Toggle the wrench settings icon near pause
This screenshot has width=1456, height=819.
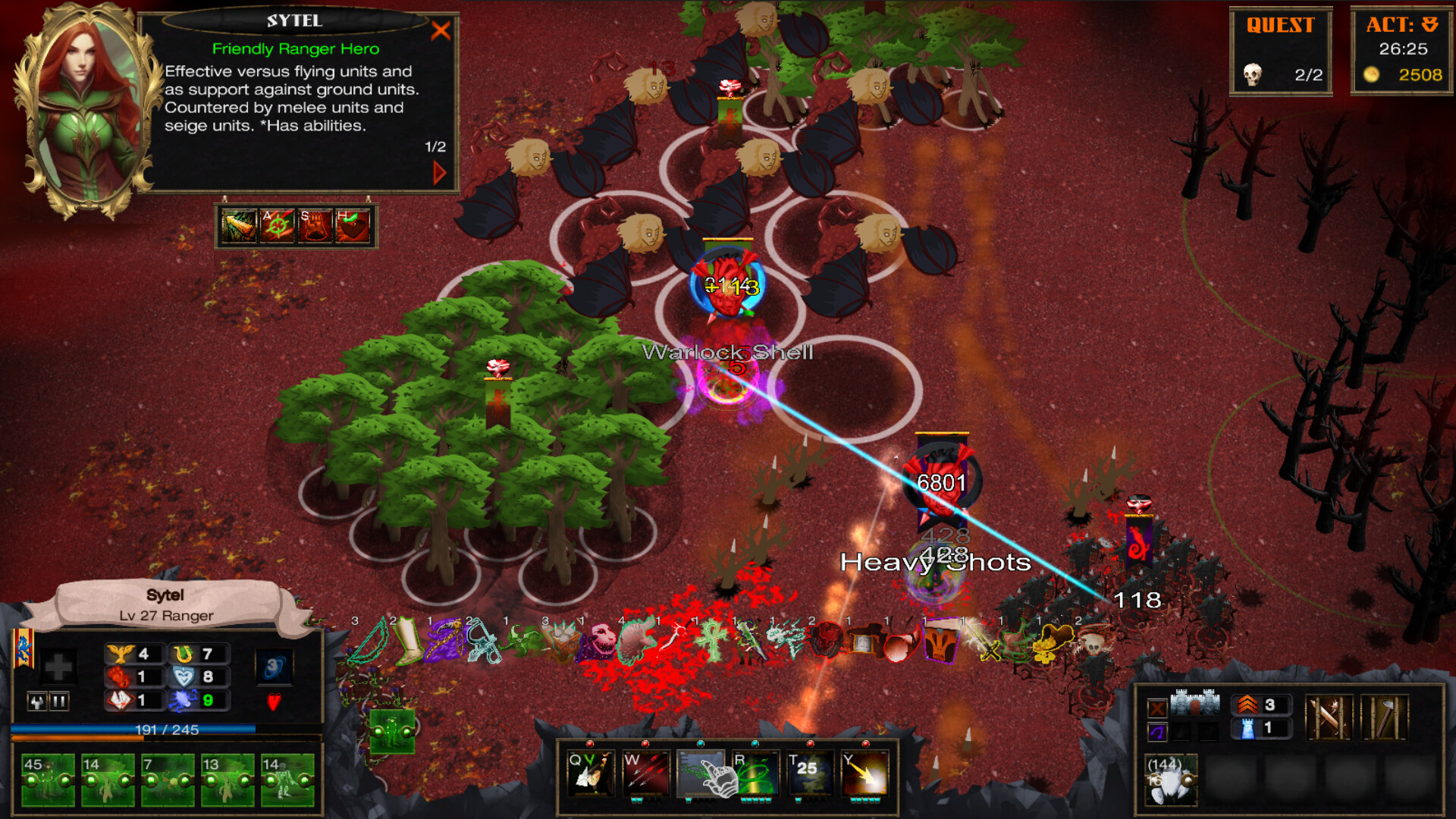coord(37,701)
